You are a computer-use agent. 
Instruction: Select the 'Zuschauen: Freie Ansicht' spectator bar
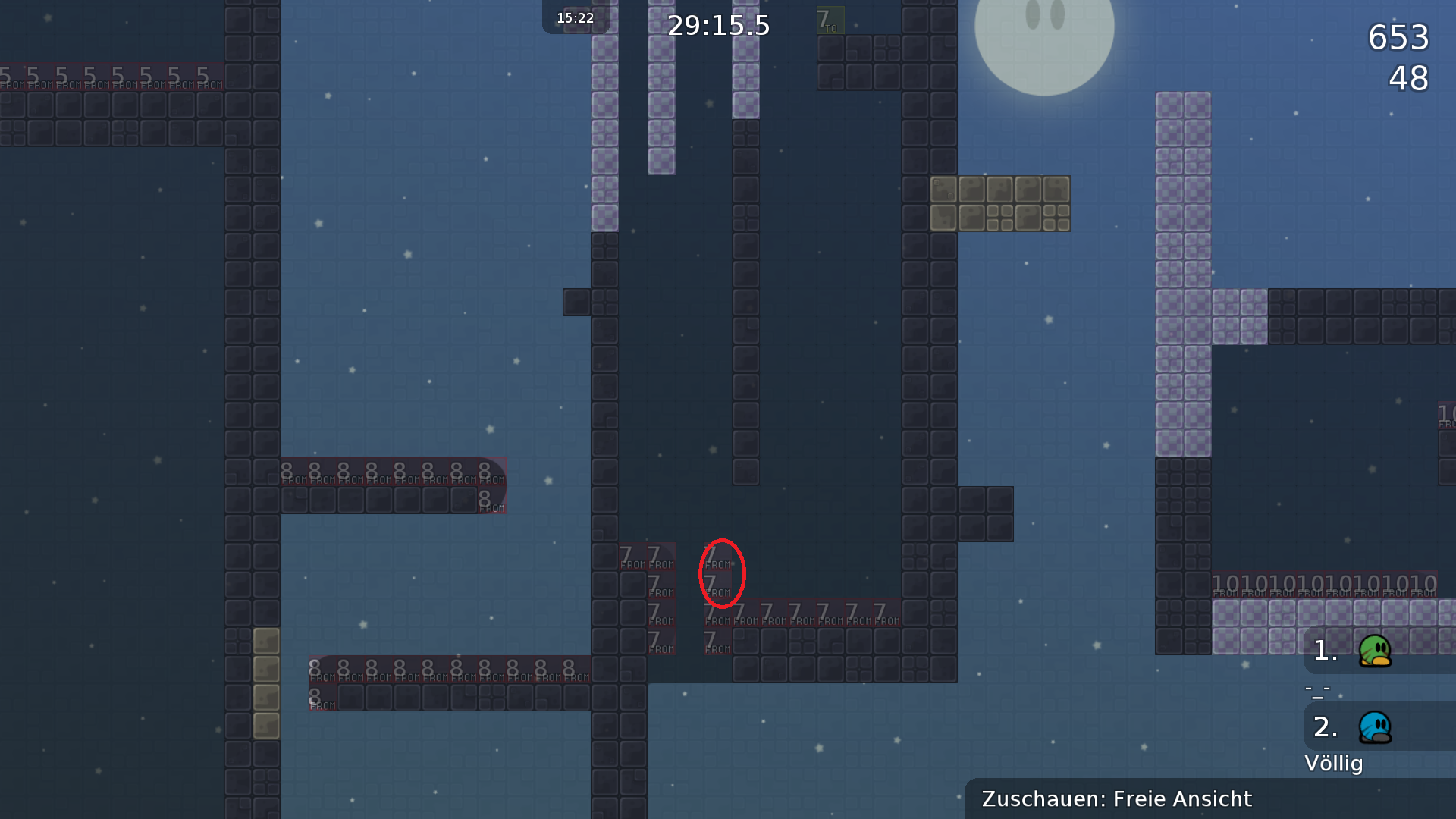[1115, 799]
